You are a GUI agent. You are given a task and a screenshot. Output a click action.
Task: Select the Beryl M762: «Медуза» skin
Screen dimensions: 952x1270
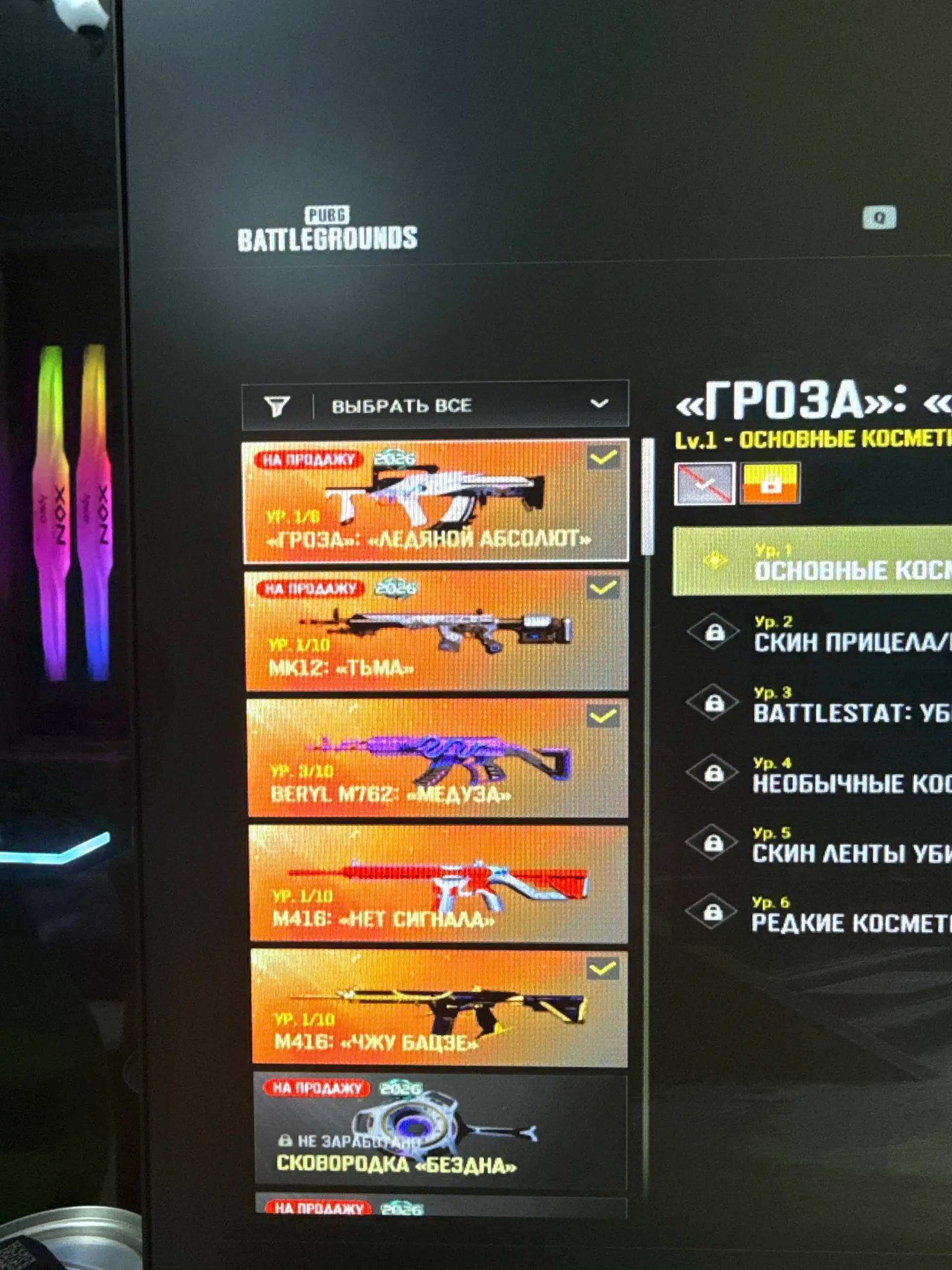437,758
